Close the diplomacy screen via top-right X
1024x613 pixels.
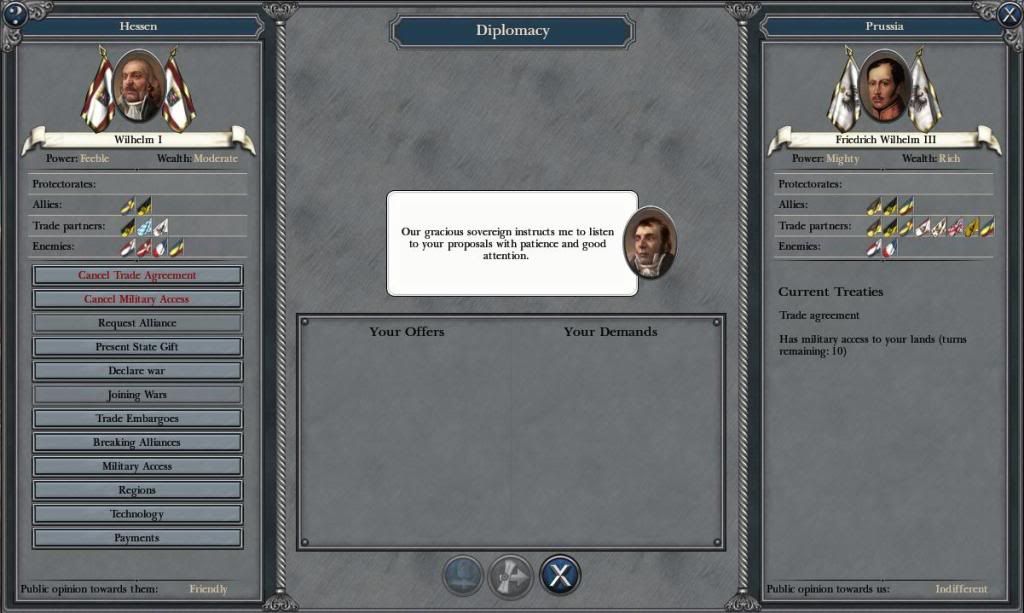pos(1010,14)
